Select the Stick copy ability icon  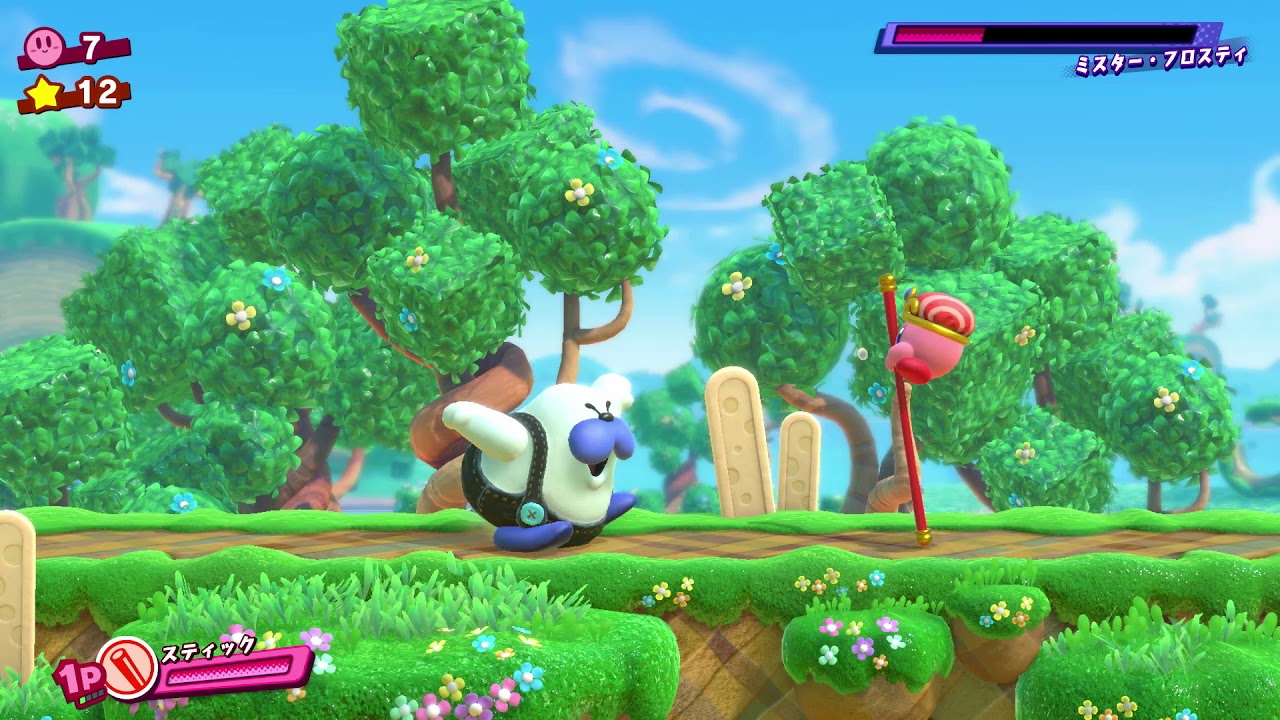(128, 668)
